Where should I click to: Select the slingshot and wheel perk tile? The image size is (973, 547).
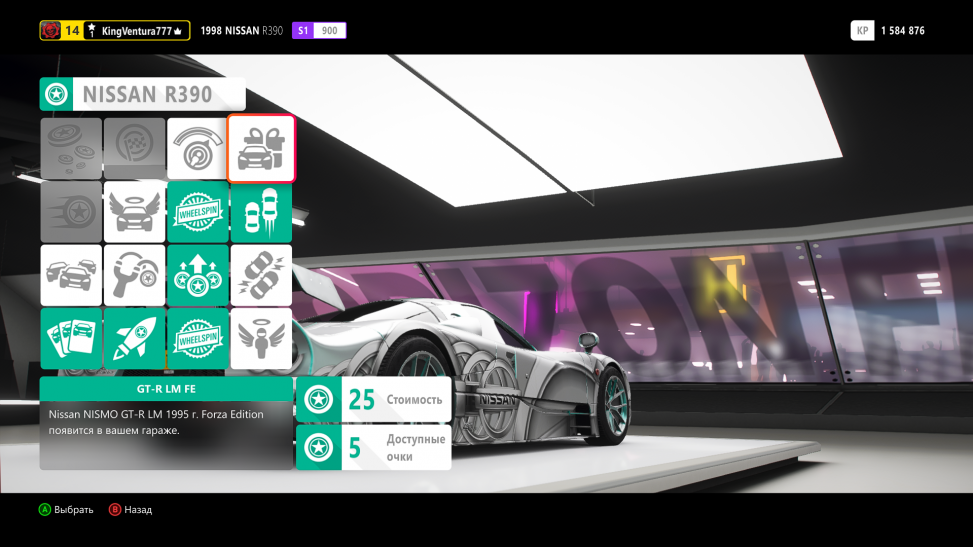click(x=134, y=275)
